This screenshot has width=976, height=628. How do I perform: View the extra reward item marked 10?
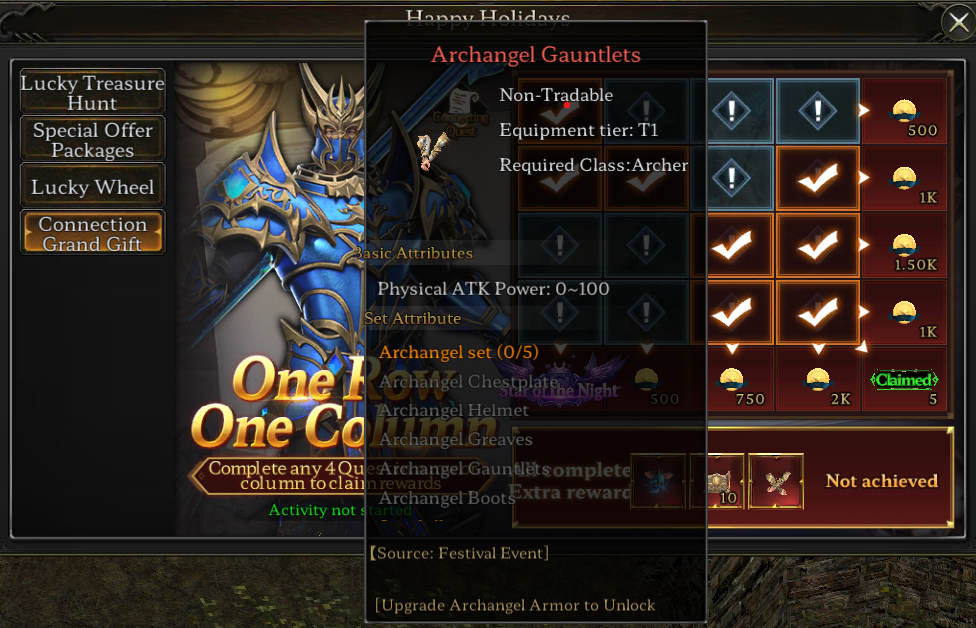[717, 481]
